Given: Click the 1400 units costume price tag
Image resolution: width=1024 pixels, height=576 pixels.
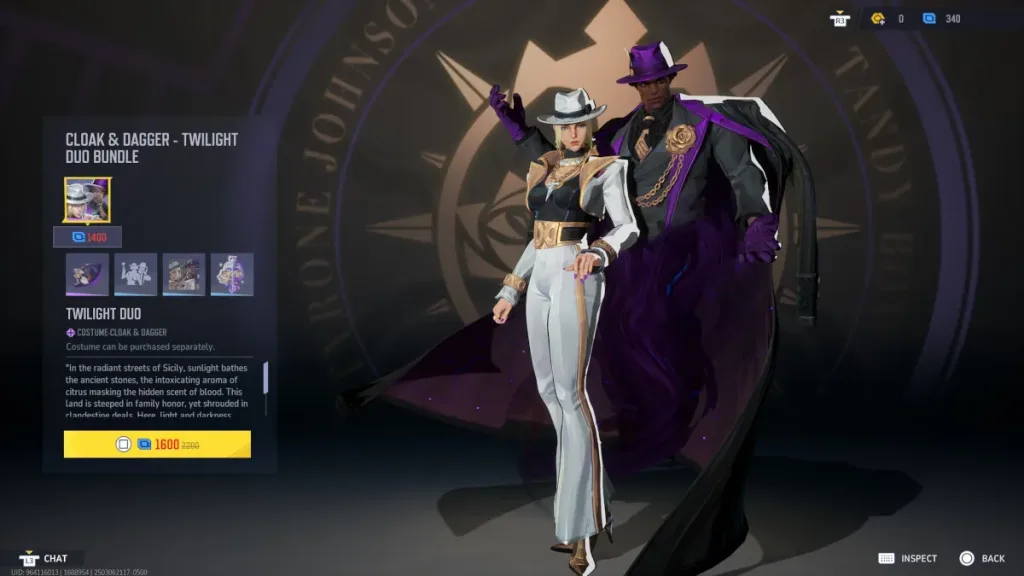Looking at the screenshot, I should (88, 237).
